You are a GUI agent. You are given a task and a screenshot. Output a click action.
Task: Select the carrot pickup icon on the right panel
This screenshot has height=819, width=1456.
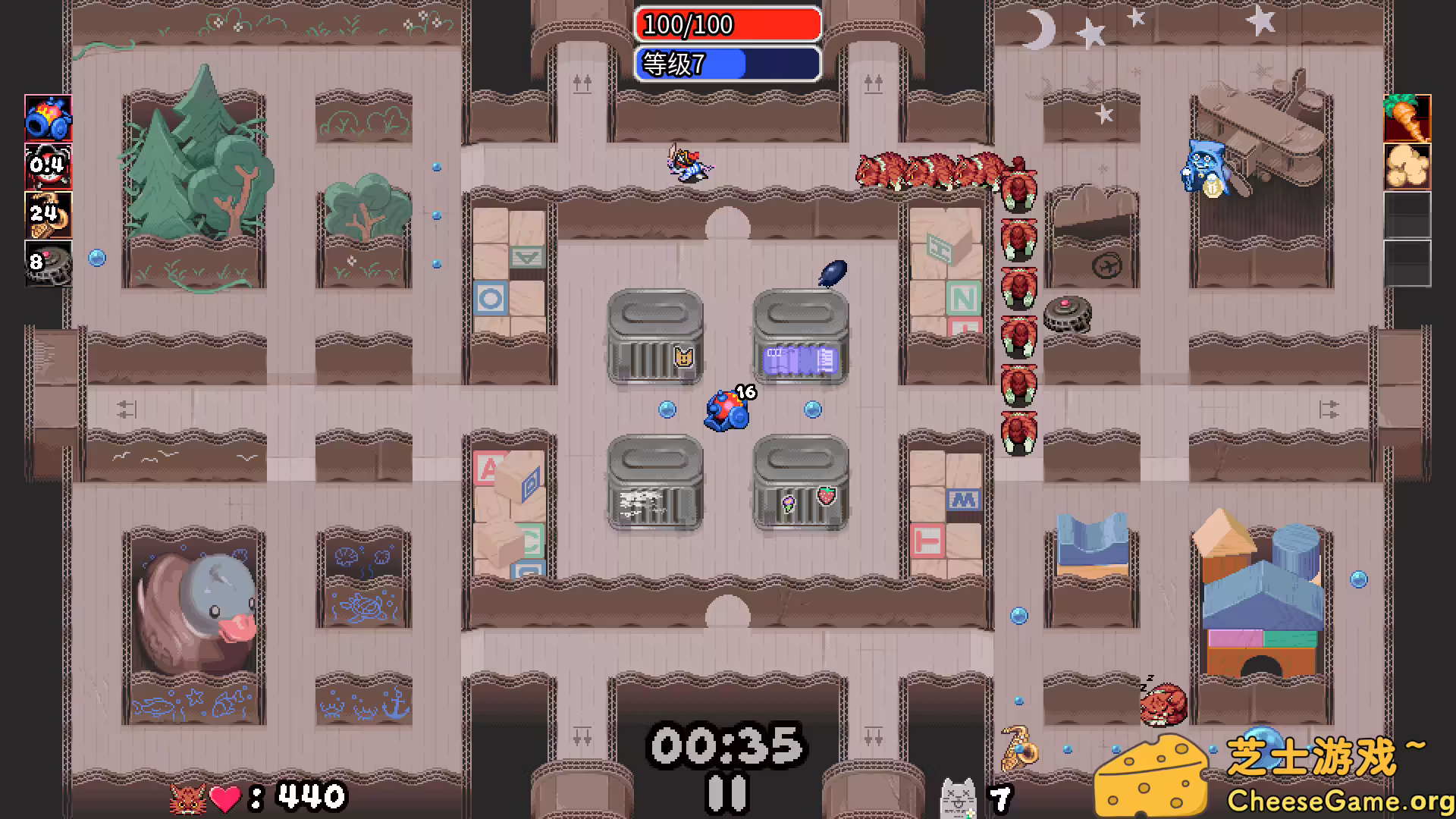[x=1407, y=118]
